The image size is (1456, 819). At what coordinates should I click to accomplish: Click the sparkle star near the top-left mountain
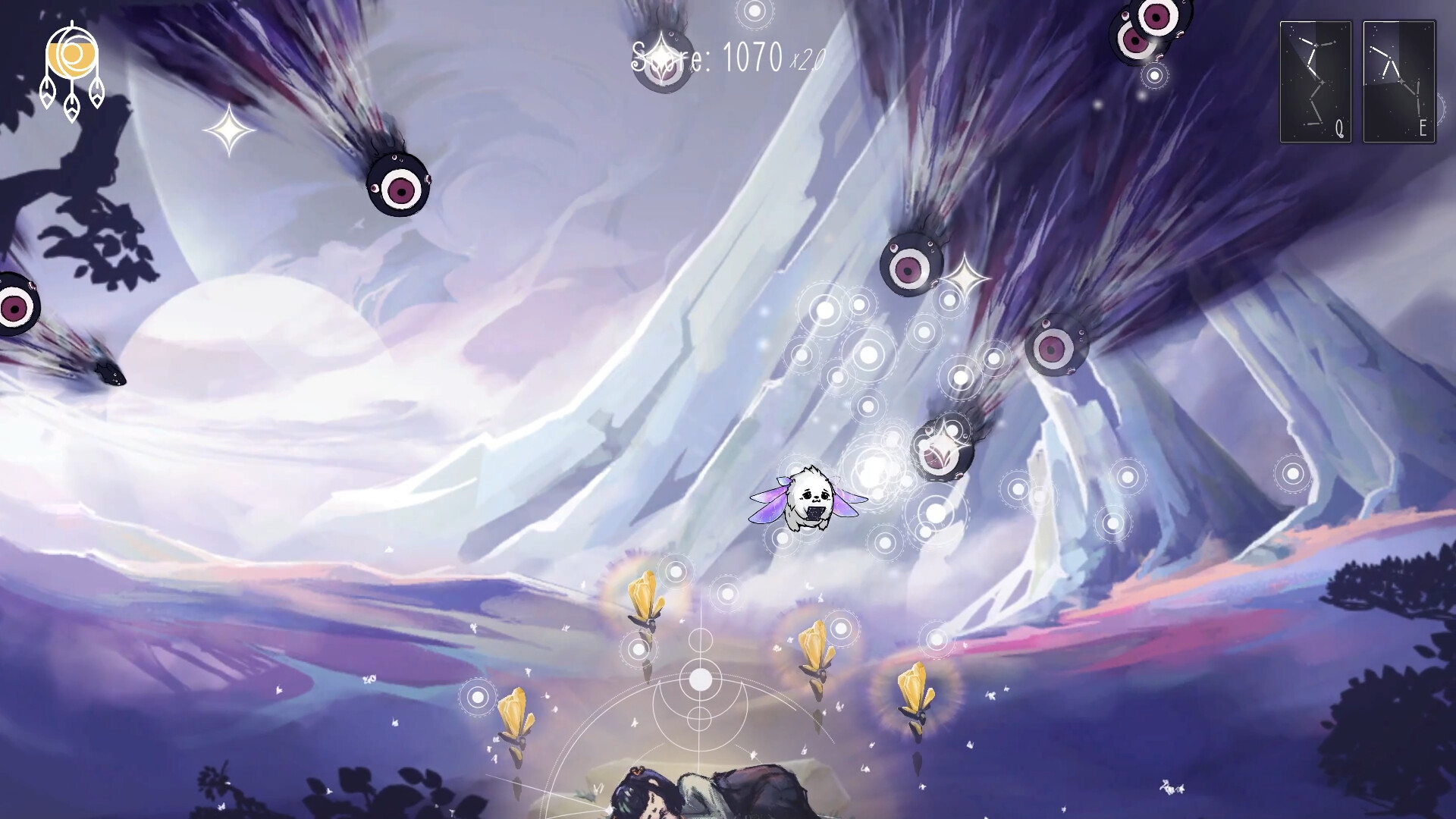pos(228,131)
